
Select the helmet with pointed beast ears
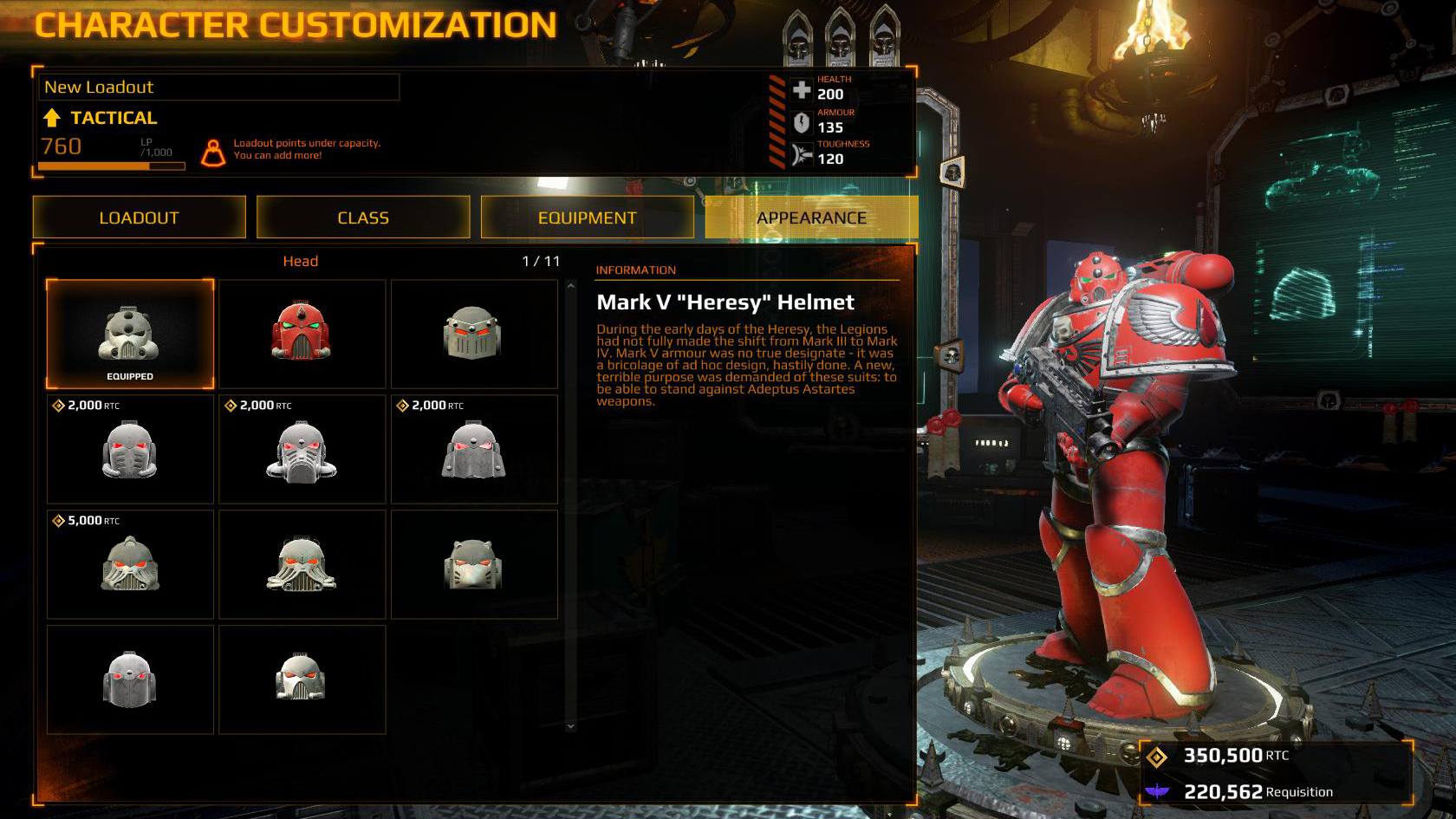click(x=473, y=564)
